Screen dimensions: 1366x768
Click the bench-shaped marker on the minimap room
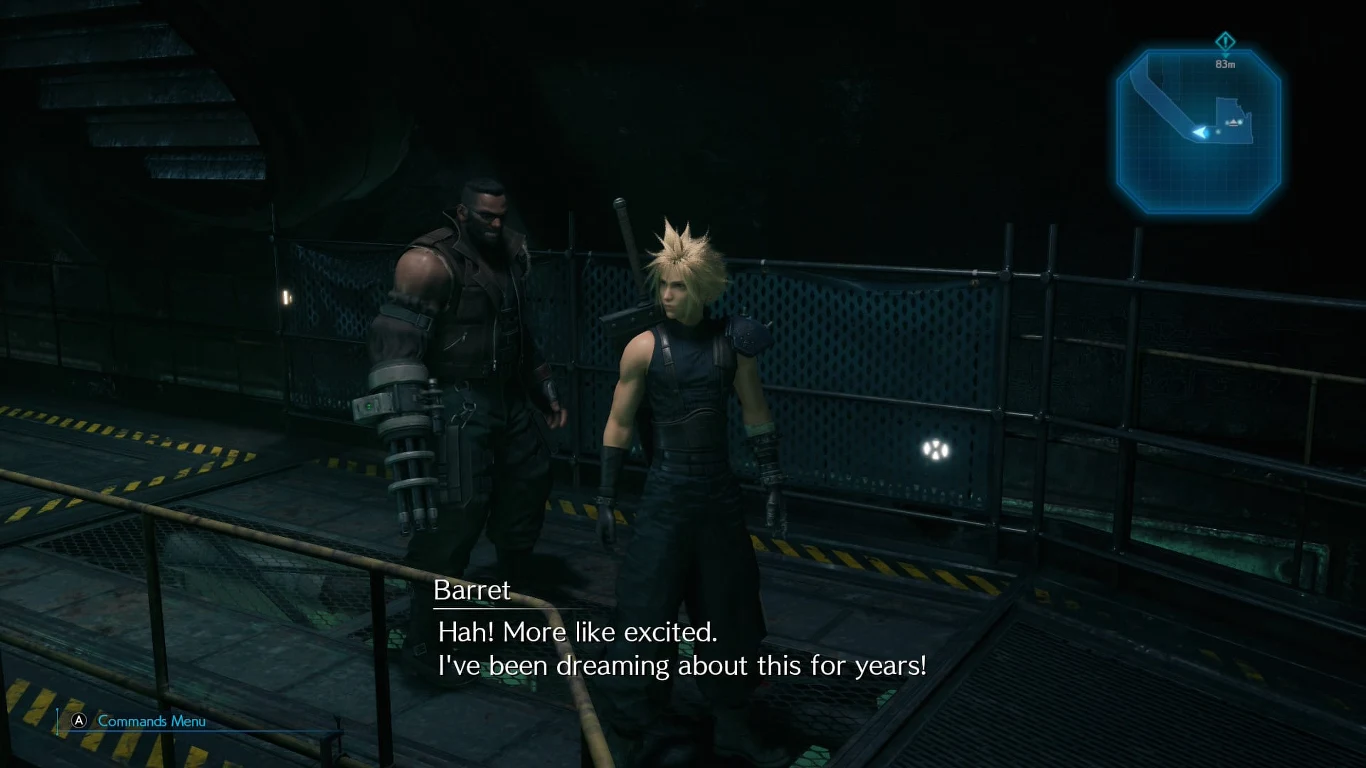[1234, 122]
